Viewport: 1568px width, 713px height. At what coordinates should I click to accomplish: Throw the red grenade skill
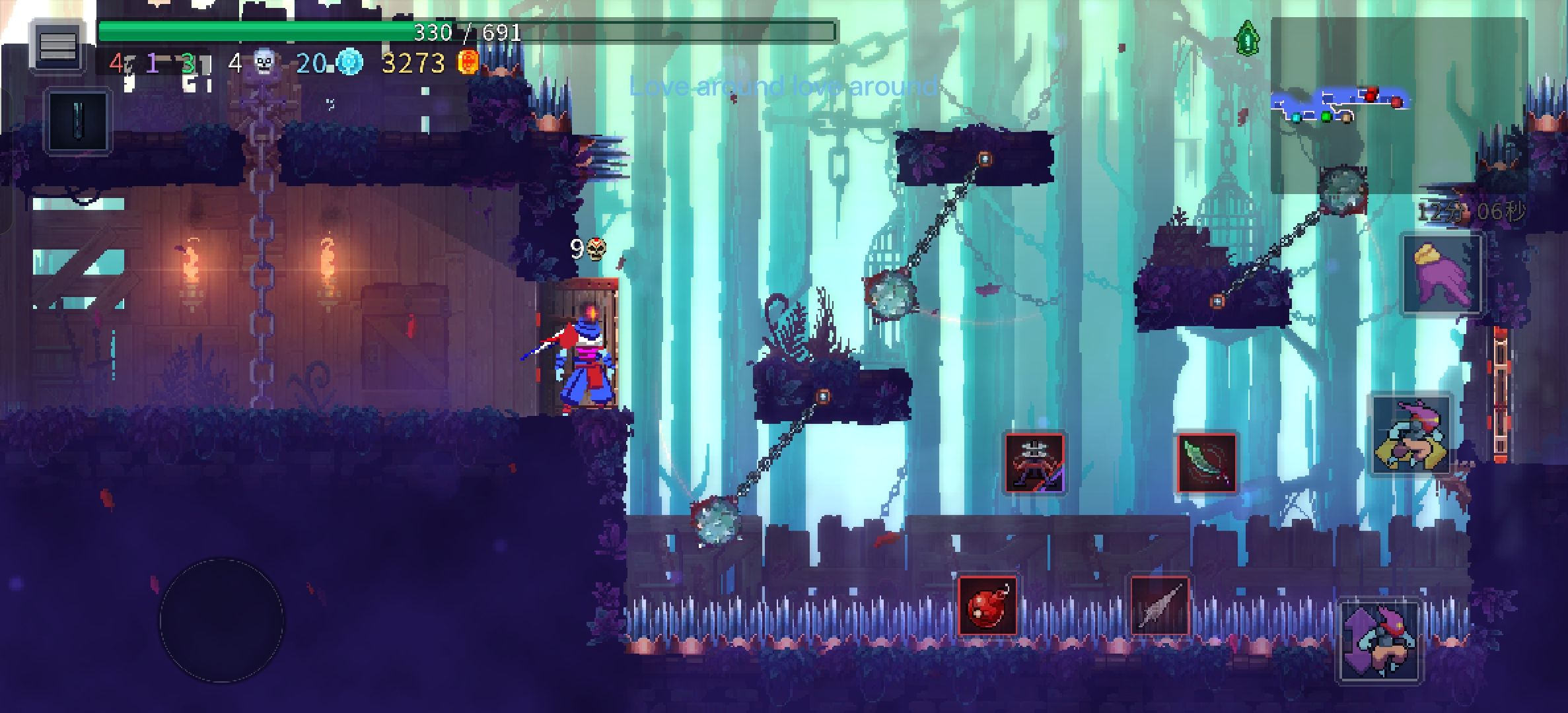[x=987, y=606]
